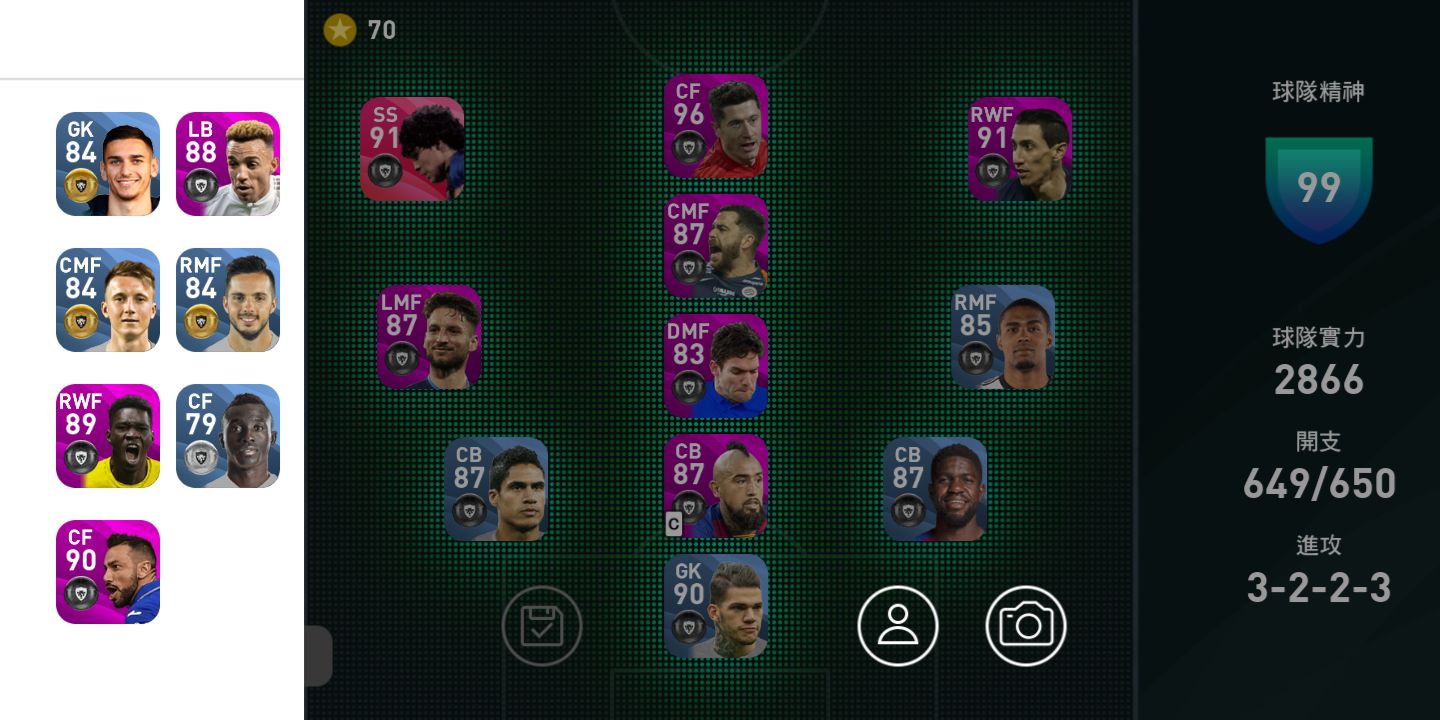Viewport: 1440px width, 720px height.
Task: Pick the starting GK 90 goalkeeper
Action: 716,606
